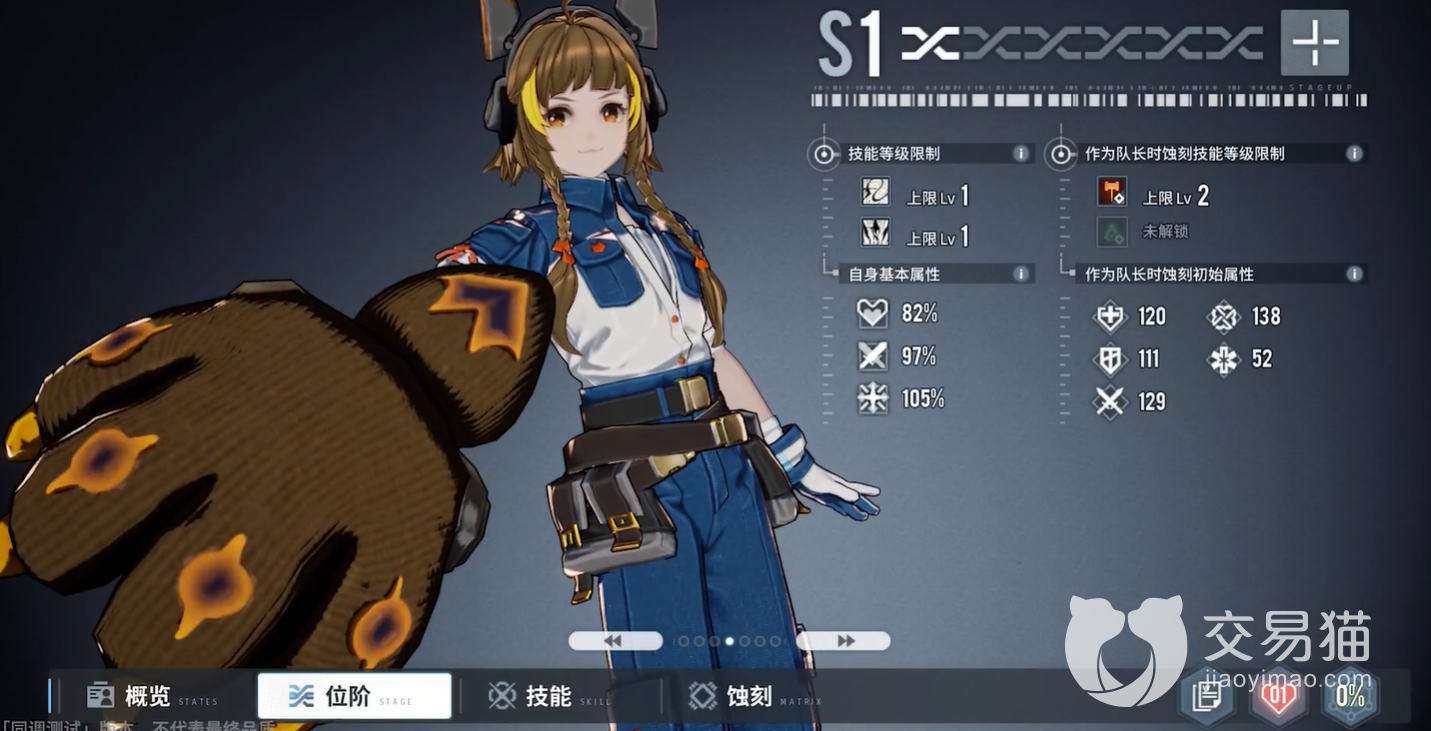The height and width of the screenshot is (731, 1431).
Task: Switch to the 技能 skill tab
Action: [550, 697]
